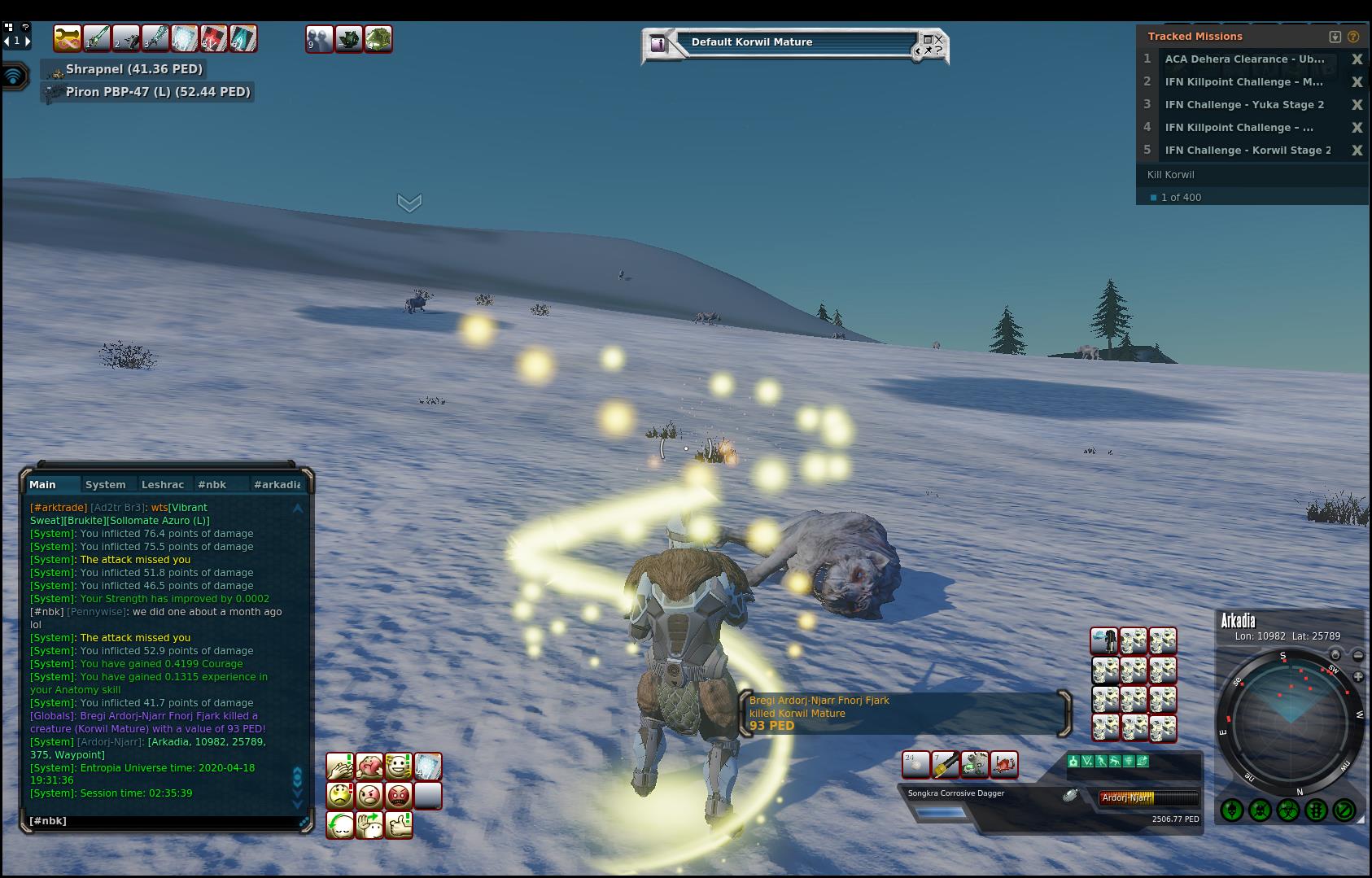Click the Piron PBP-47 (L) loot entry
The height and width of the screenshot is (878, 1372).
[x=157, y=92]
